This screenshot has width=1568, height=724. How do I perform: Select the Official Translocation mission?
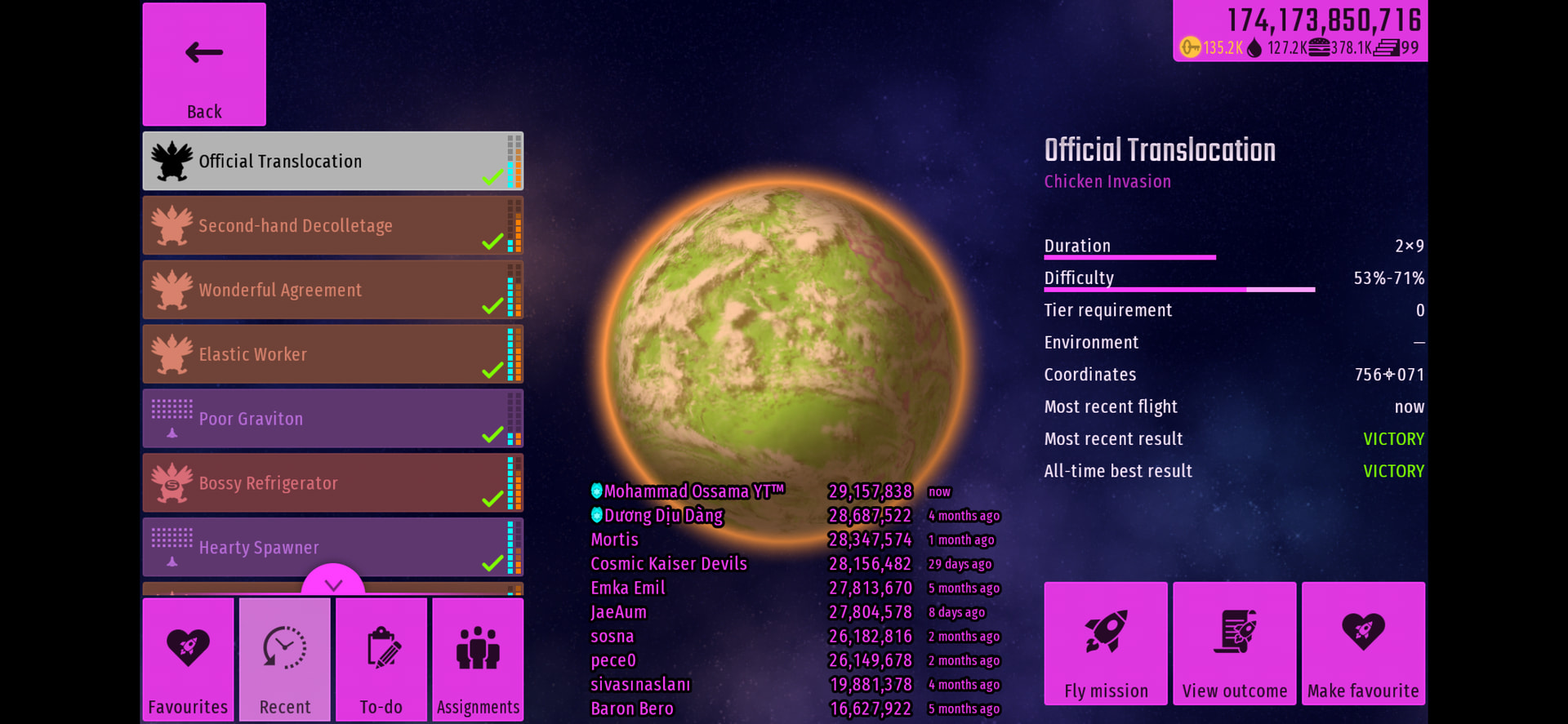[332, 162]
